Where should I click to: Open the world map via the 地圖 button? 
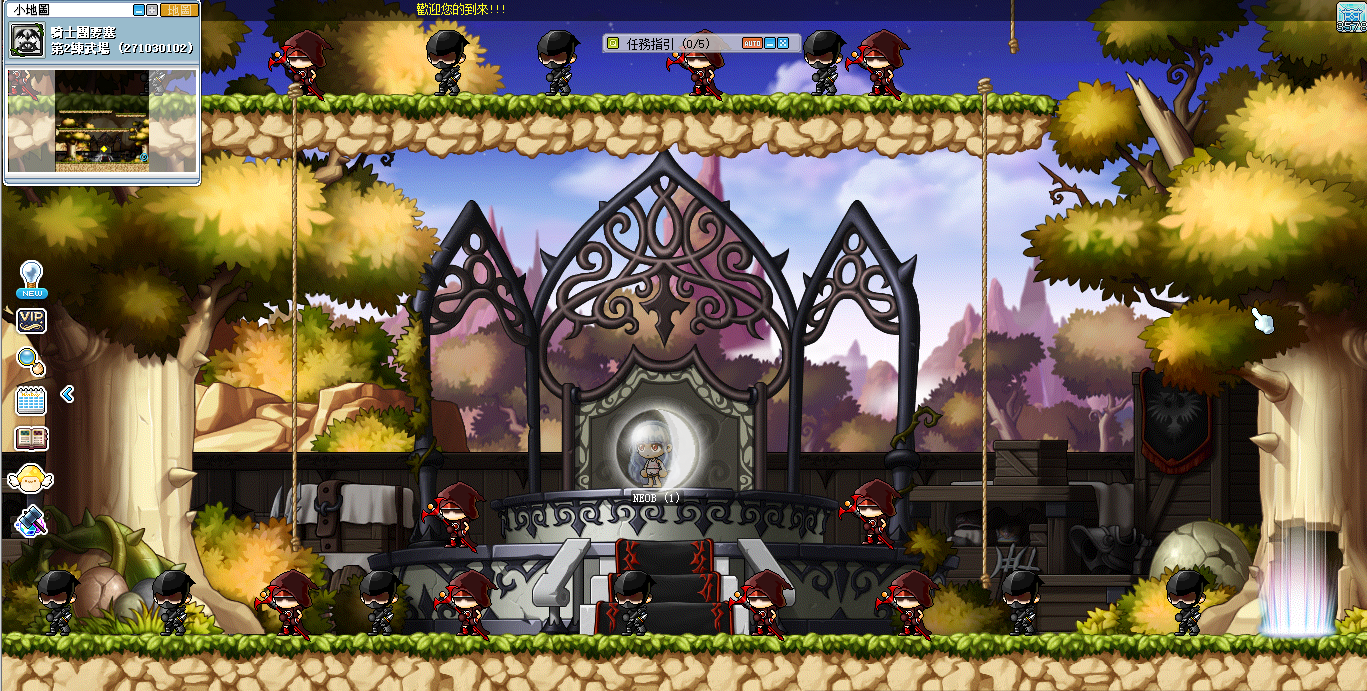(x=179, y=10)
